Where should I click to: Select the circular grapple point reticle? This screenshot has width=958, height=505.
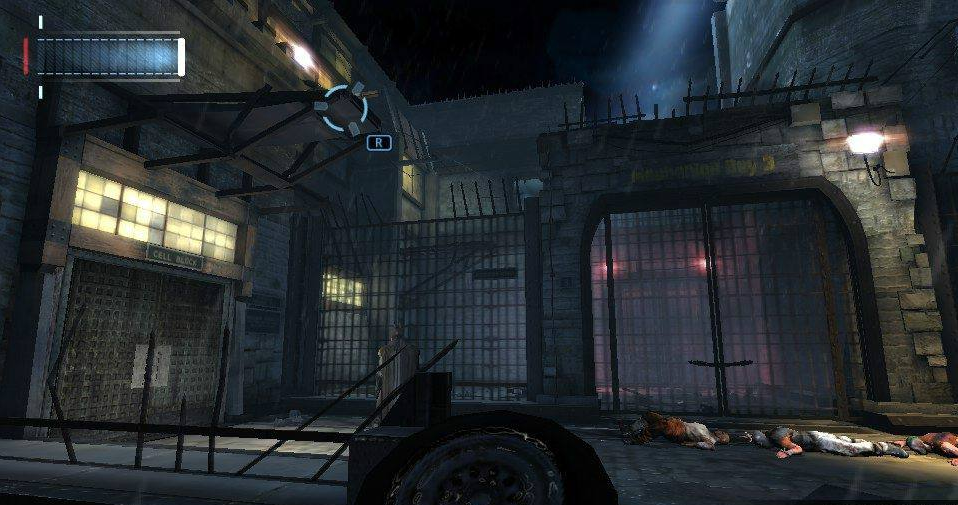click(x=344, y=108)
